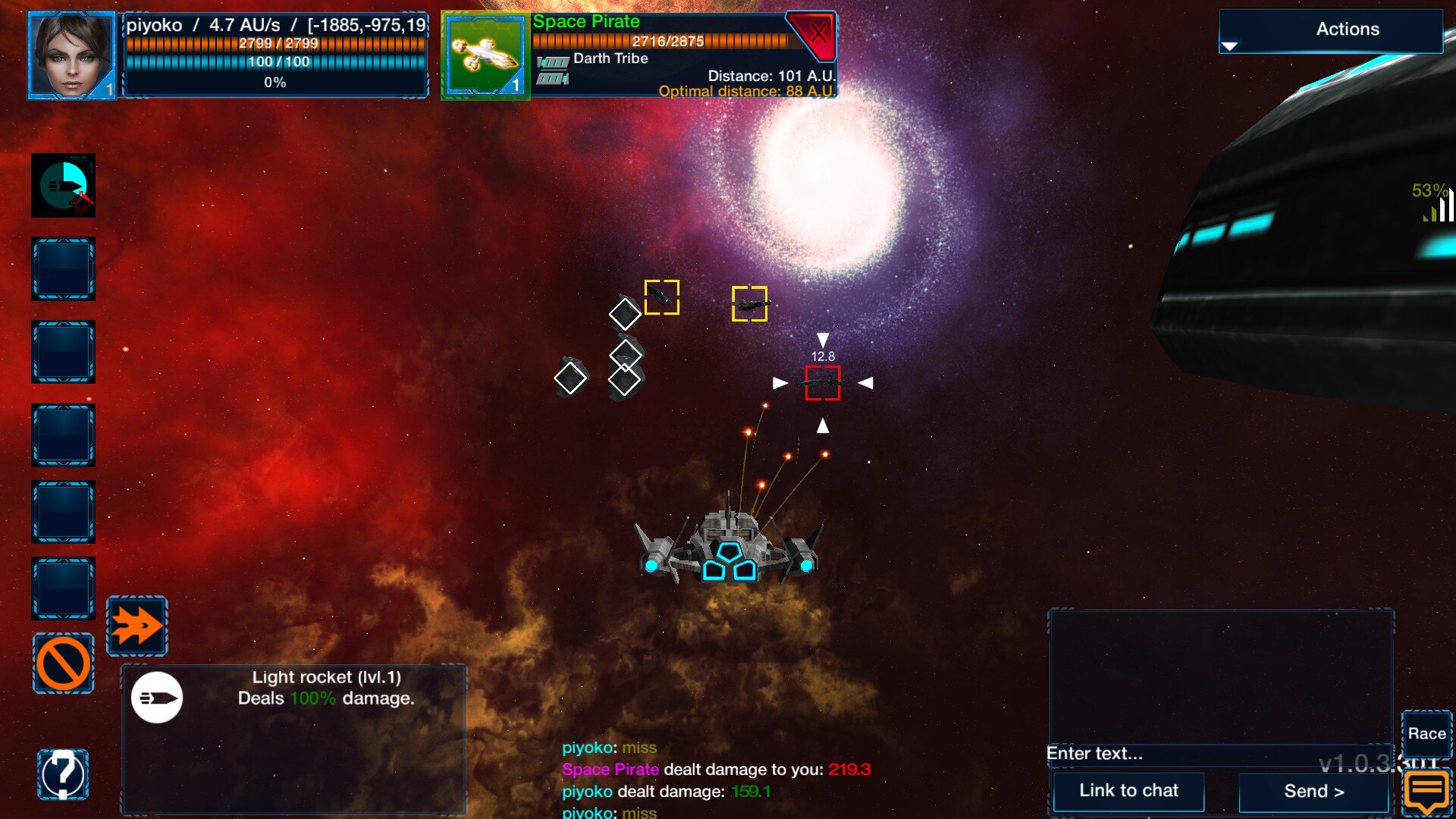
Task: Select the Space Pirate target portrait
Action: (x=485, y=55)
